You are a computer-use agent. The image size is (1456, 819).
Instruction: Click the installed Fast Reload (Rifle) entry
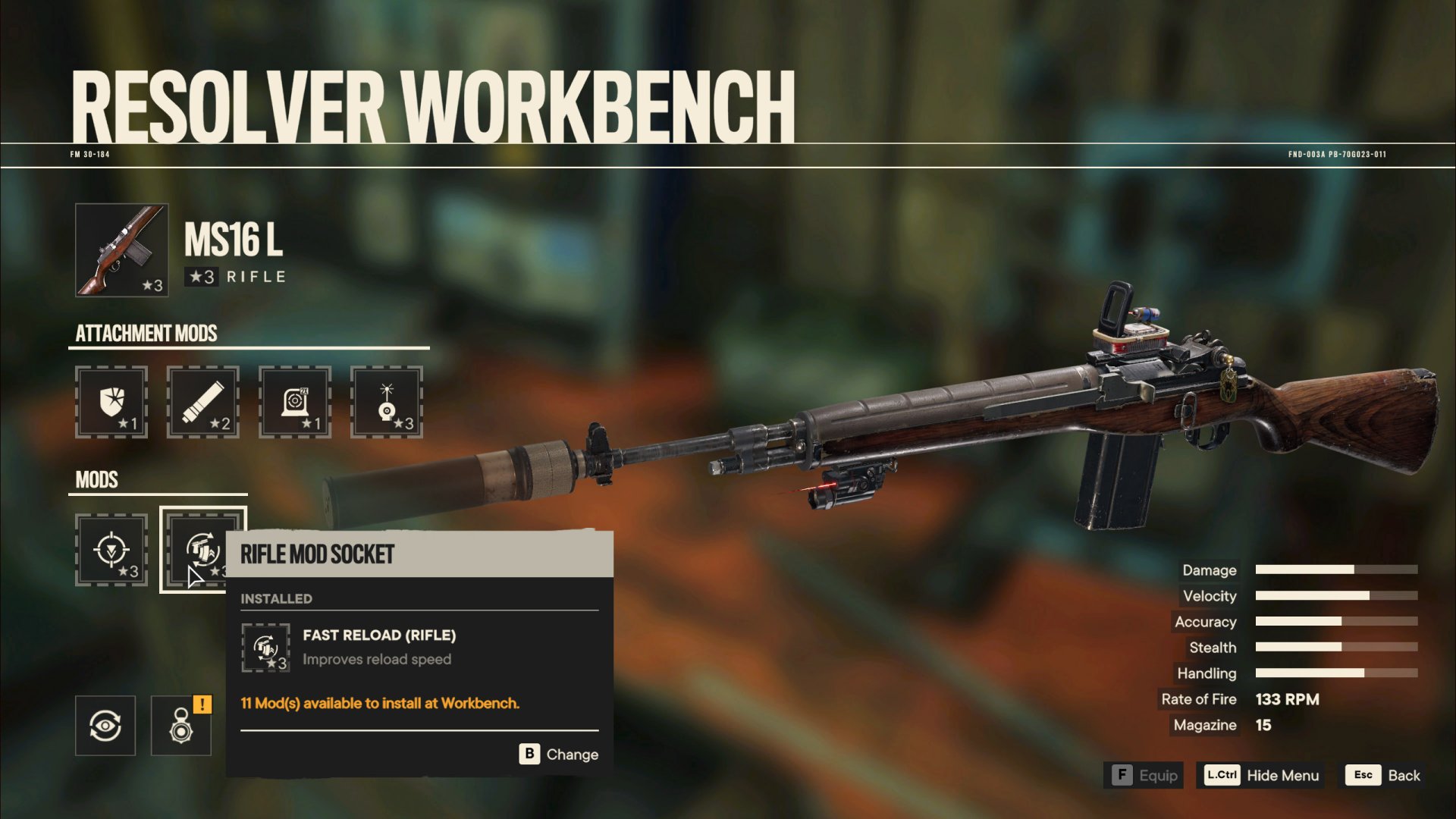[379, 647]
